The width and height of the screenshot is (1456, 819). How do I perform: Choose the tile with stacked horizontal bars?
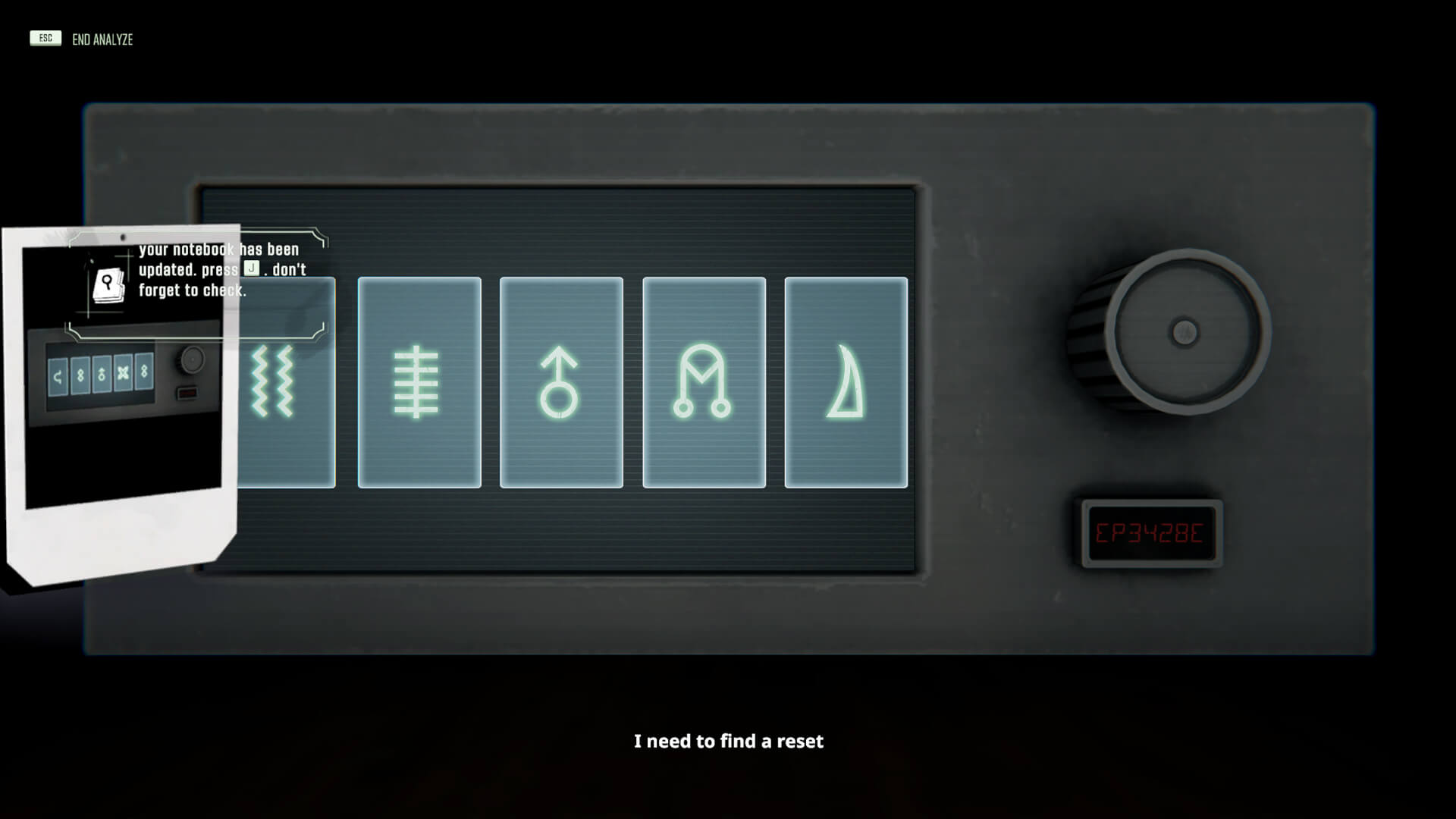click(x=419, y=382)
